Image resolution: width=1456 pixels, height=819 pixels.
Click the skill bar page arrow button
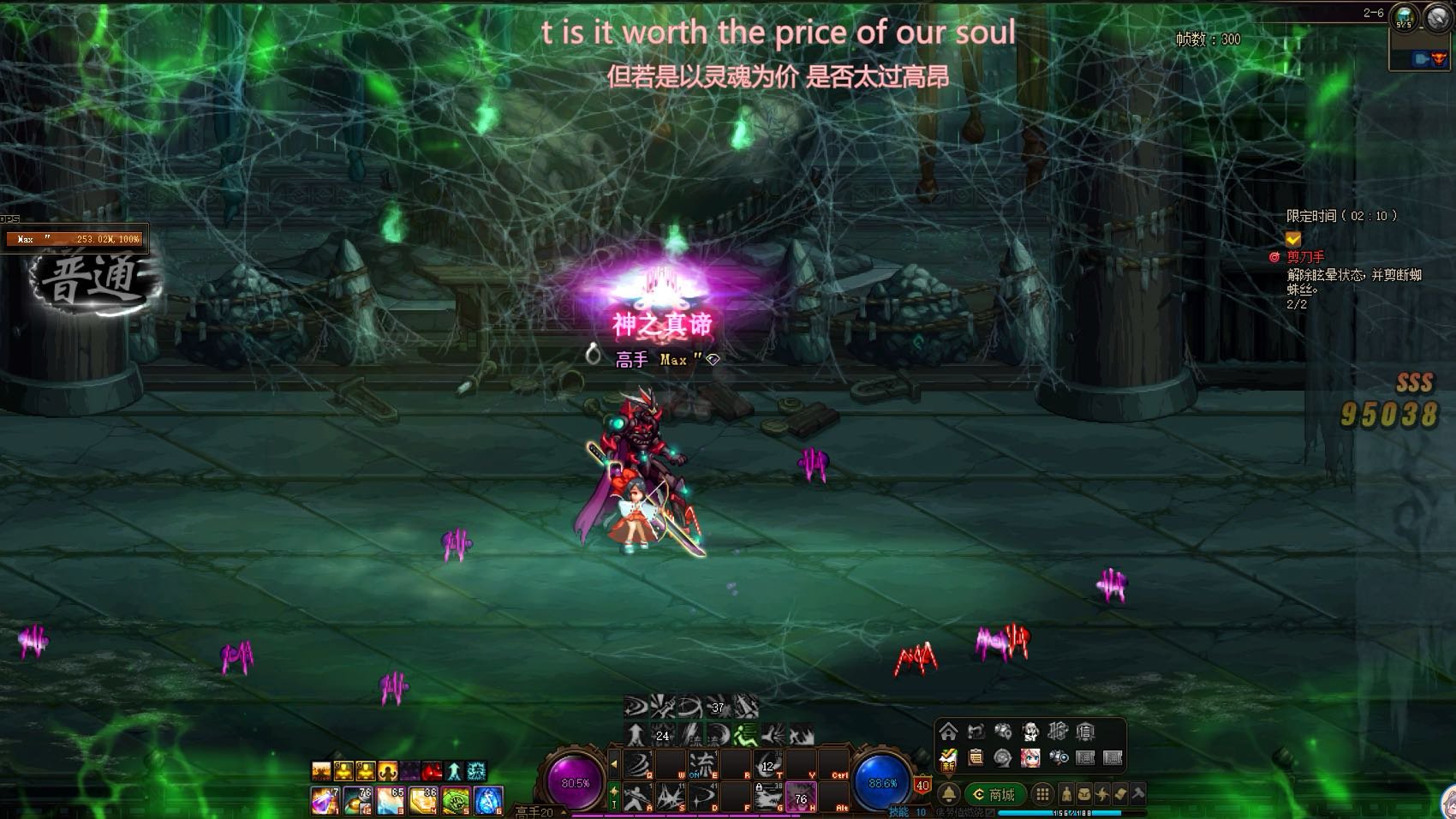613,762
